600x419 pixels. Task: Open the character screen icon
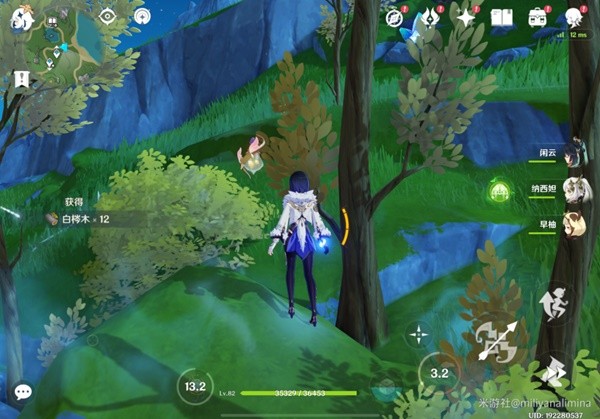click(574, 17)
